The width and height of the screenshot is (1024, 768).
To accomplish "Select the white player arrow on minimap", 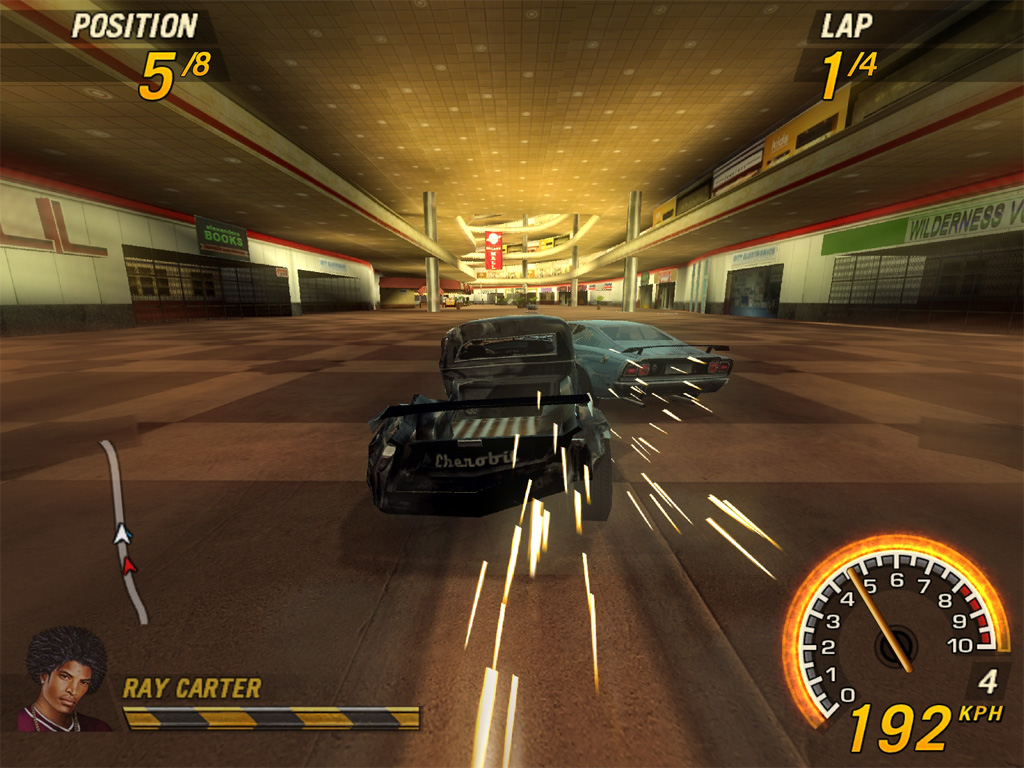I will point(122,534).
